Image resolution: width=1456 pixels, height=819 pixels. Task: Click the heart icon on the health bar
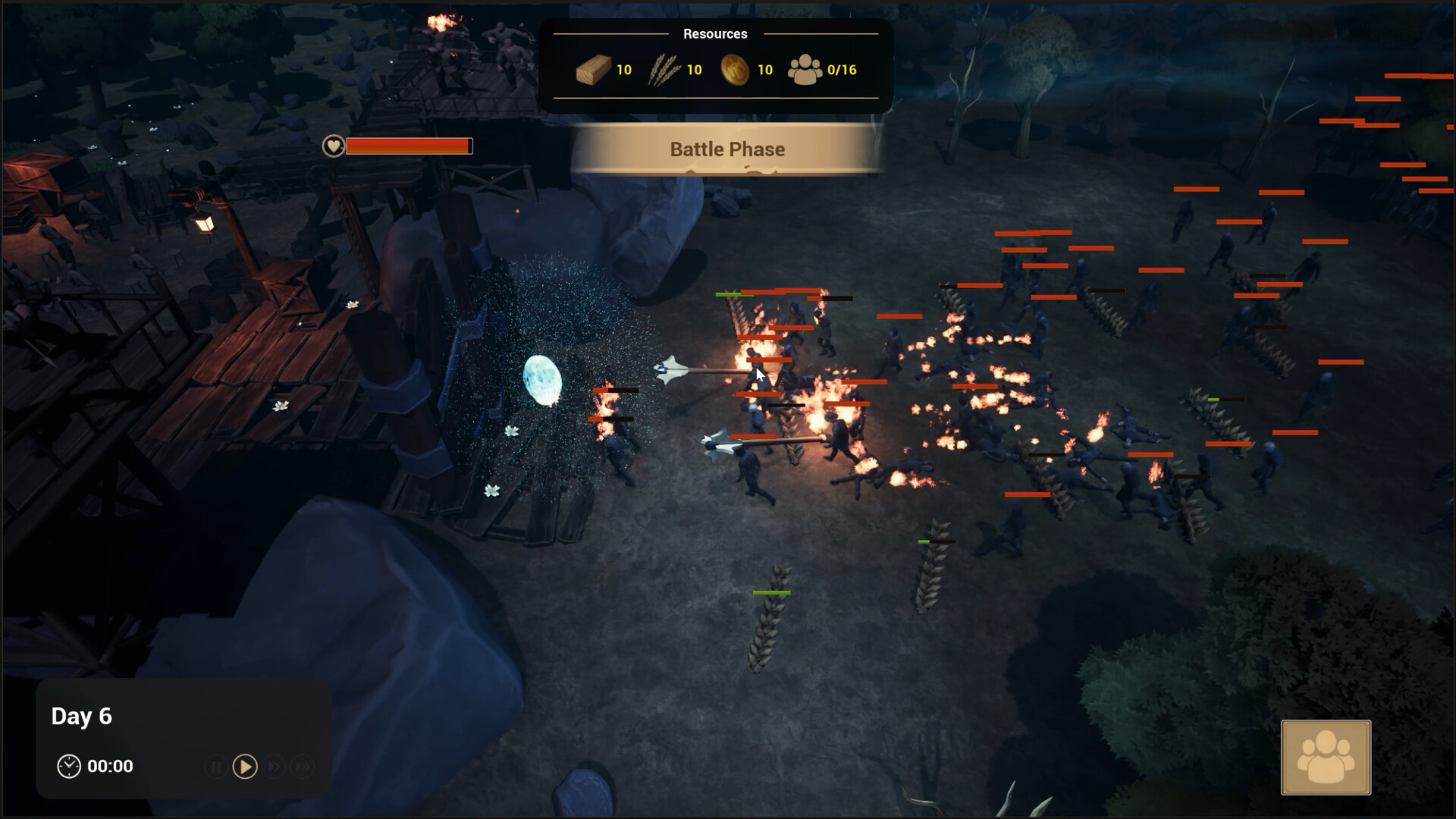pos(332,146)
